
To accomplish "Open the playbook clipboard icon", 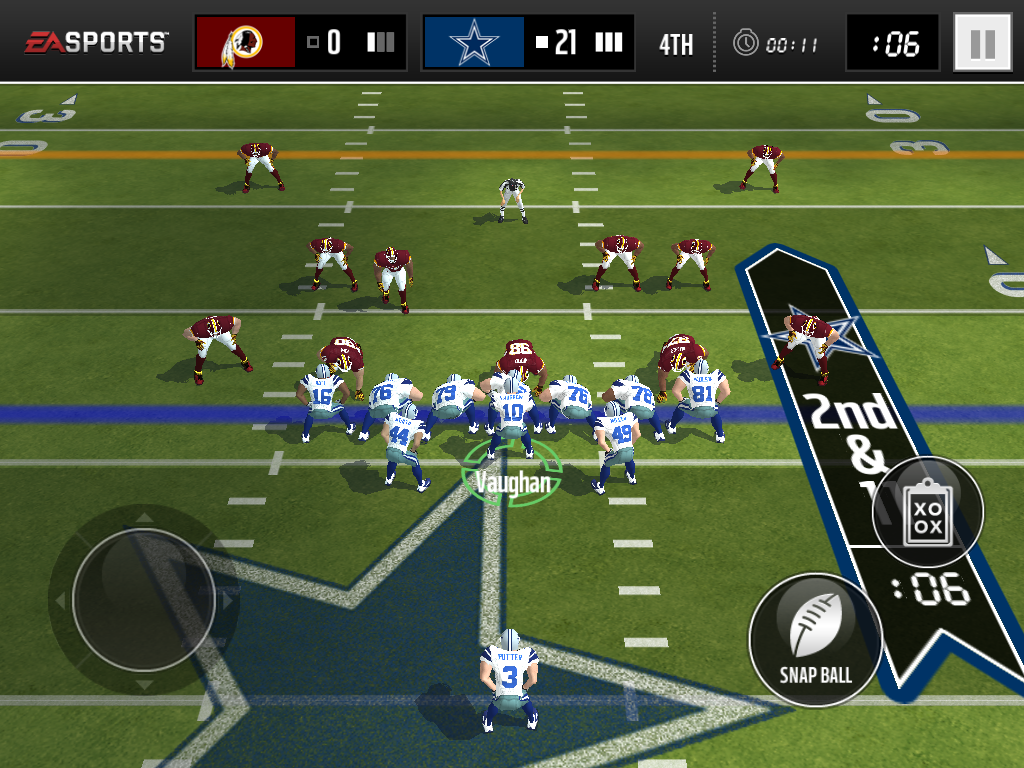I will coord(928,513).
